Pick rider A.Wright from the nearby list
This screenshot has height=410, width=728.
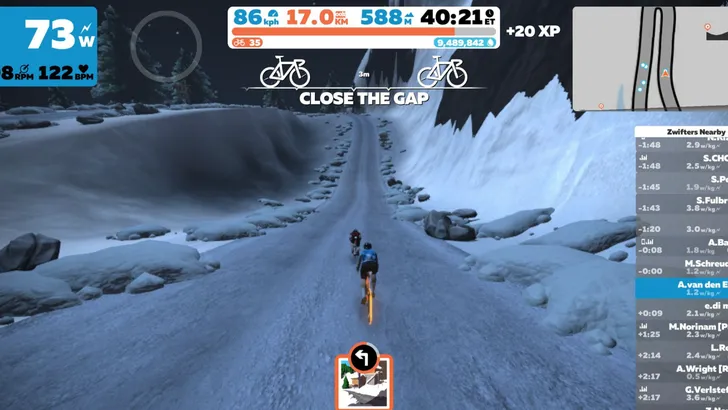tap(682, 373)
